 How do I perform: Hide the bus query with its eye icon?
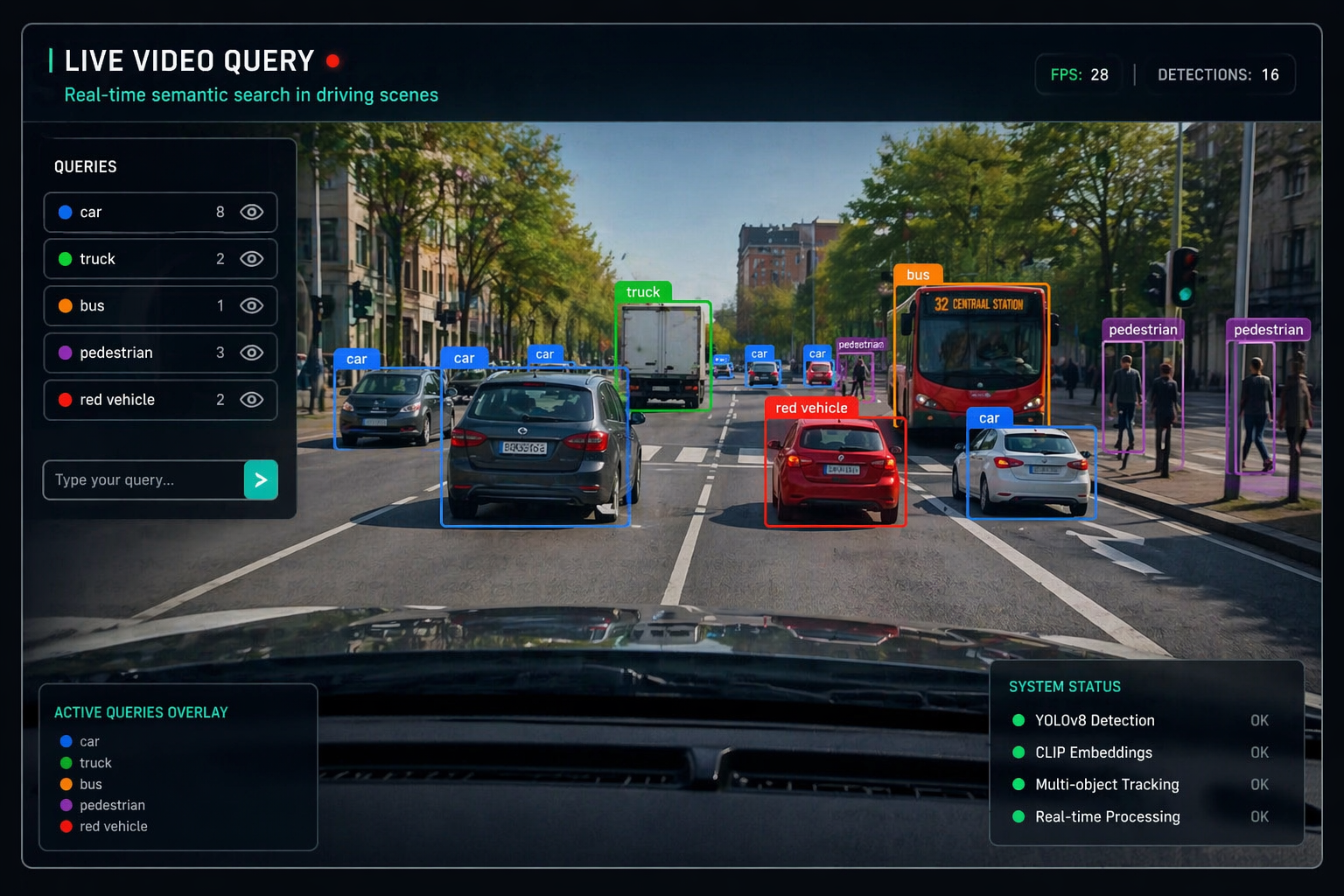pos(251,305)
